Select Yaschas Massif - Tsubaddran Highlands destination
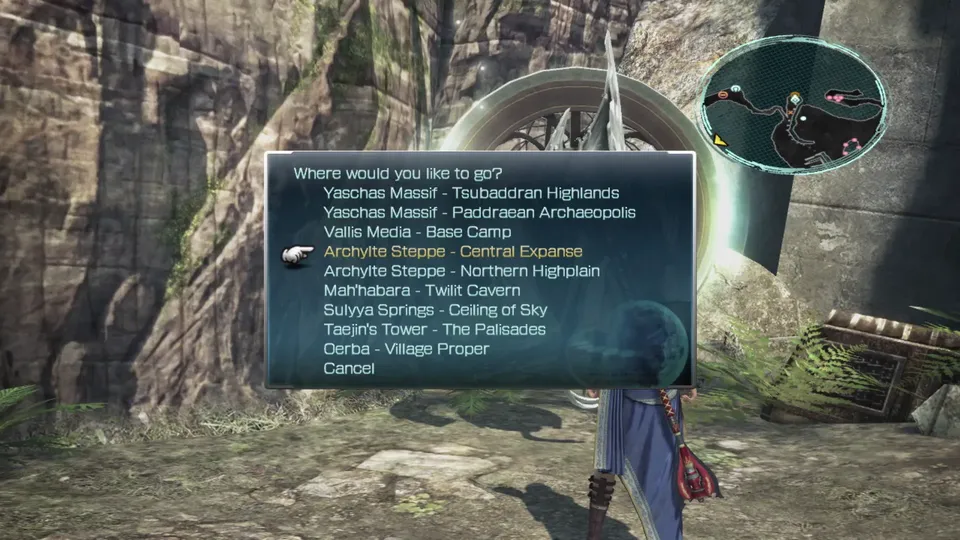This screenshot has width=960, height=540. (x=471, y=193)
